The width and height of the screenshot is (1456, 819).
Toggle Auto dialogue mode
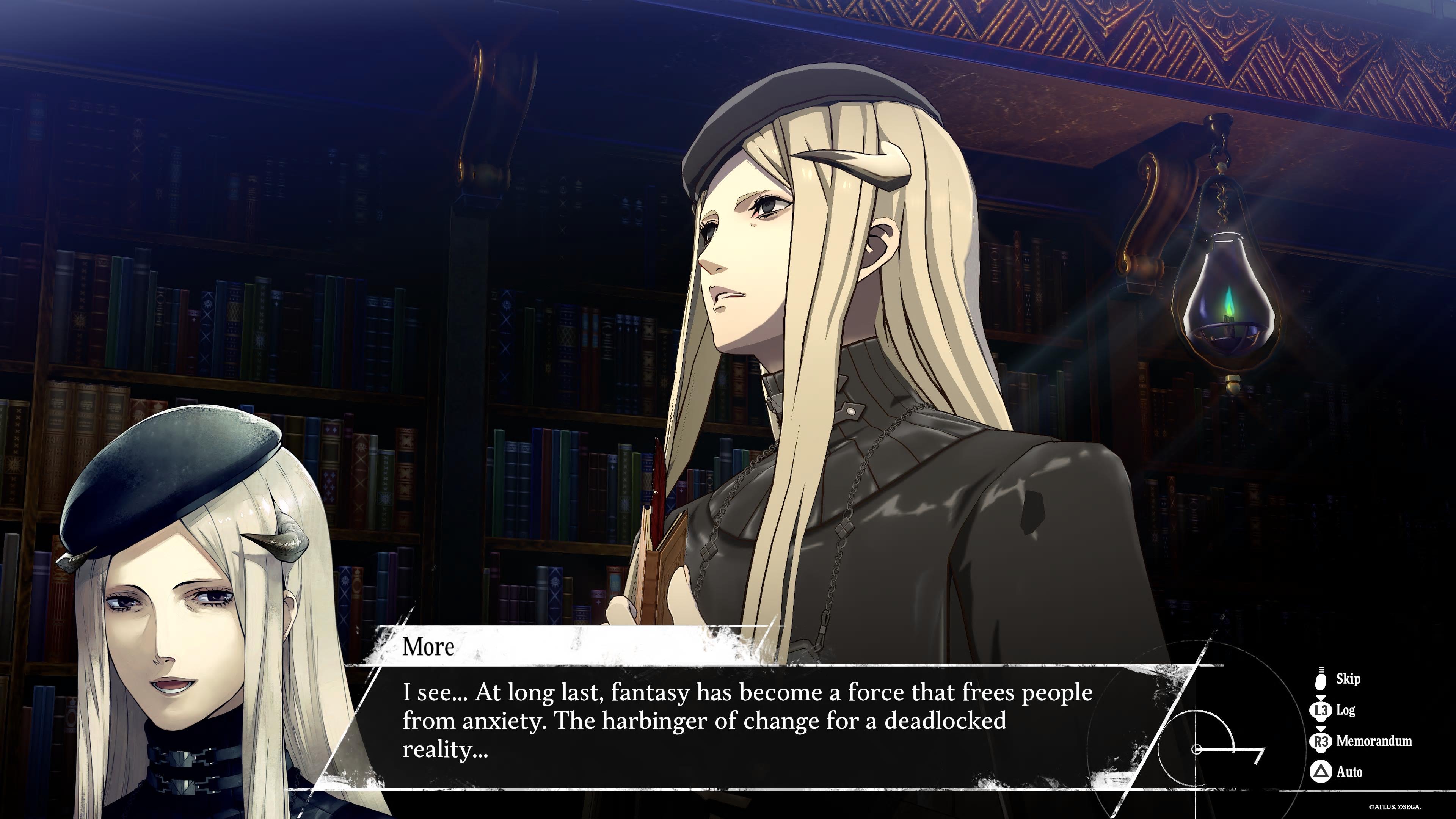[x=1349, y=772]
